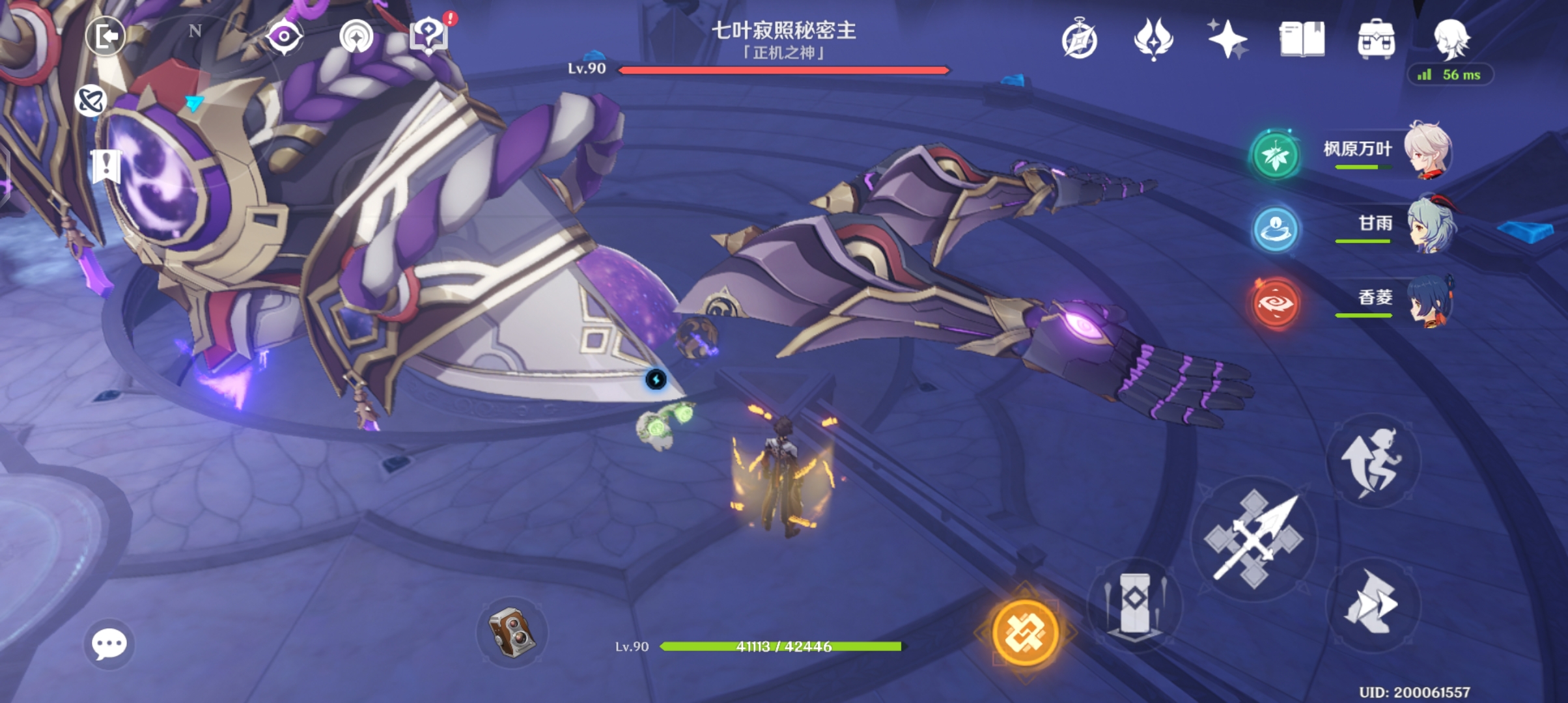Screen dimensions: 1568x703
Task: Open the wish star icon
Action: [1227, 39]
